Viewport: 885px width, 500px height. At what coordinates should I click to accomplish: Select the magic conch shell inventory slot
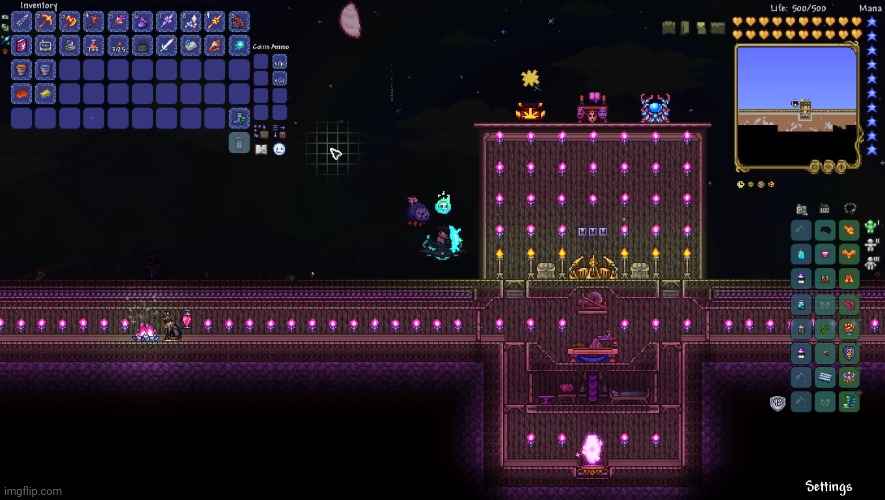pyautogui.click(x=215, y=46)
